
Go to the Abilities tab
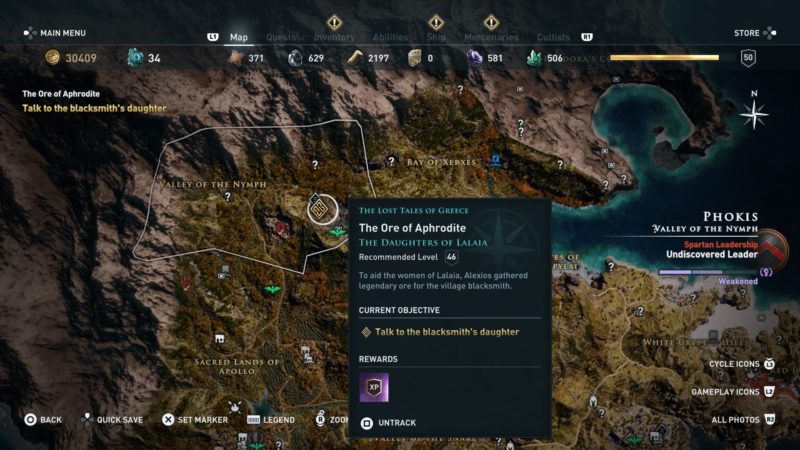tap(390, 38)
